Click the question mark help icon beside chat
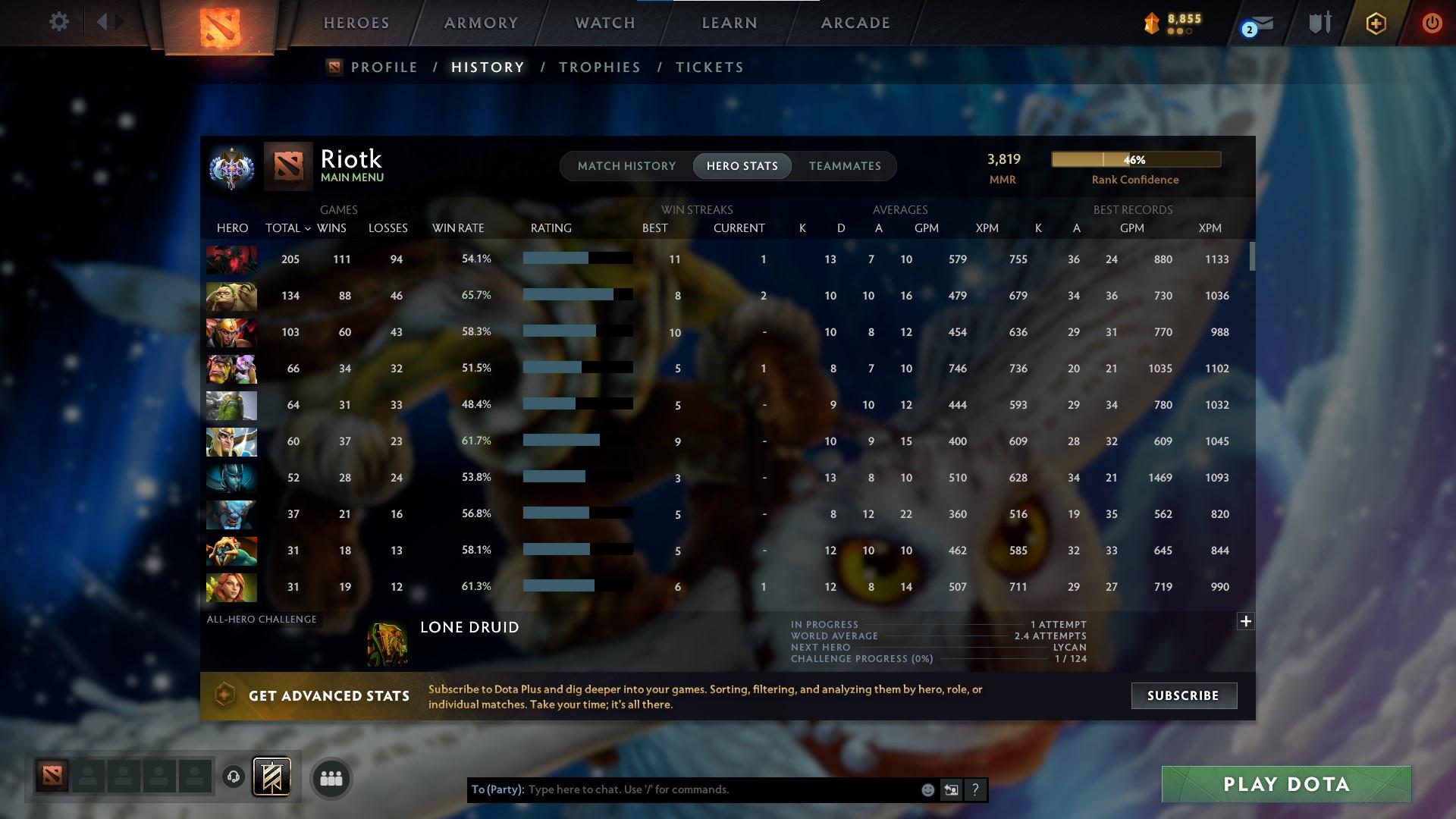Viewport: 1456px width, 819px height. (975, 789)
